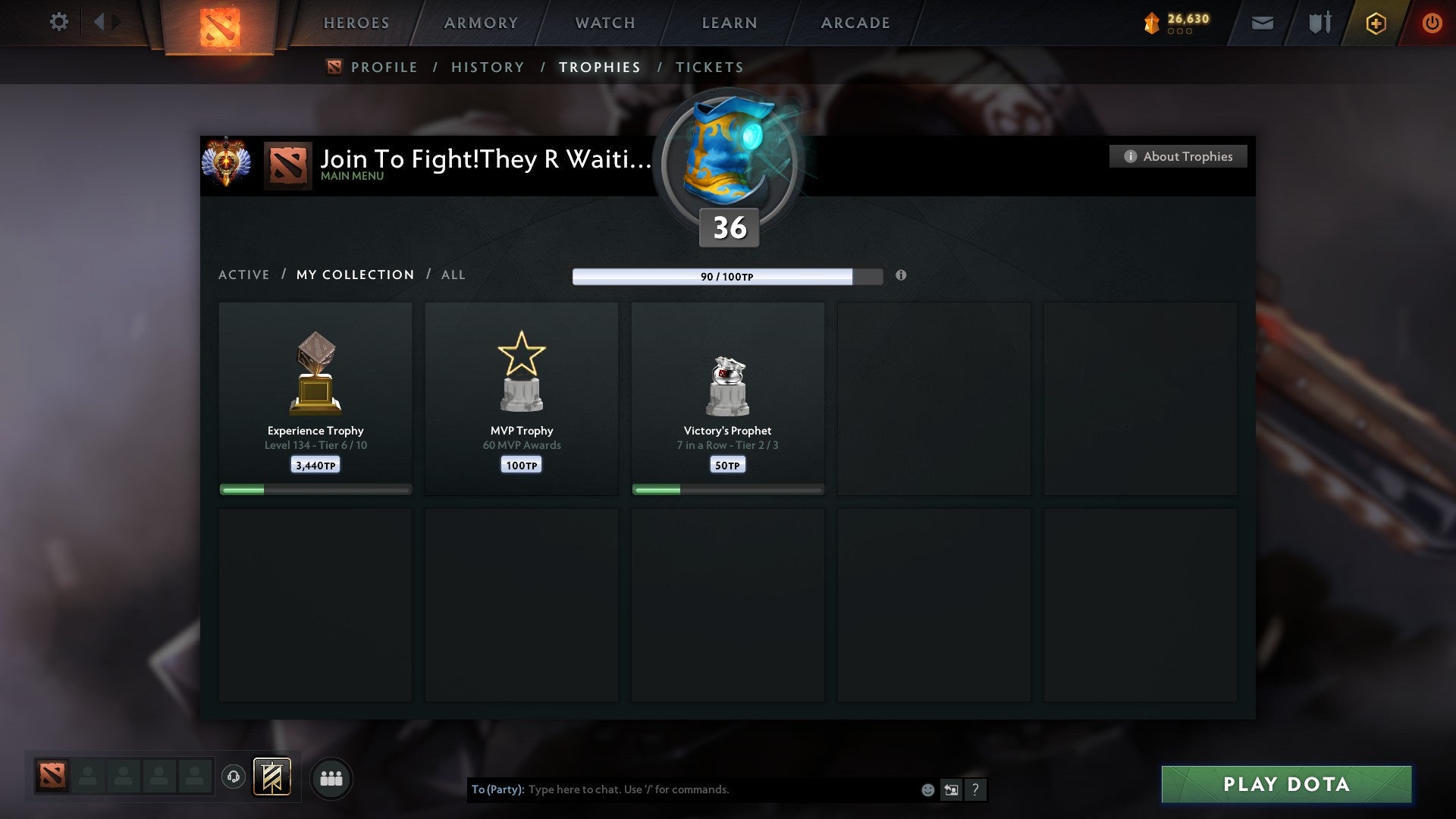Open the ARCADE menu item

point(855,23)
